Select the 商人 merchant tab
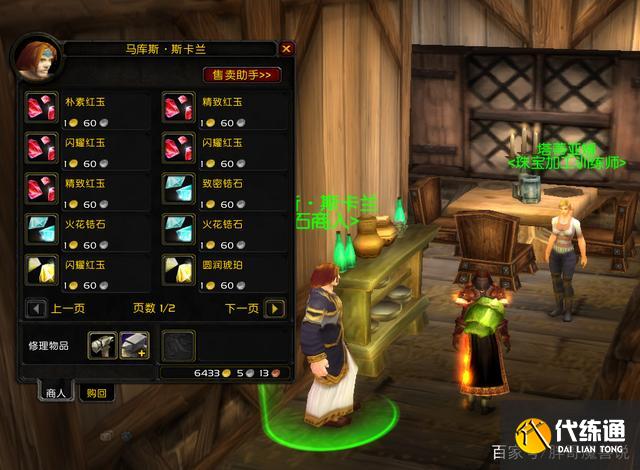This screenshot has width=640, height=470. (x=56, y=393)
